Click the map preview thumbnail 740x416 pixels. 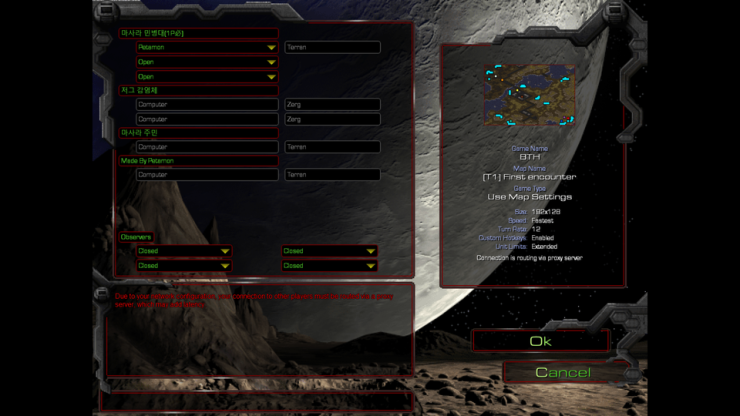point(531,96)
